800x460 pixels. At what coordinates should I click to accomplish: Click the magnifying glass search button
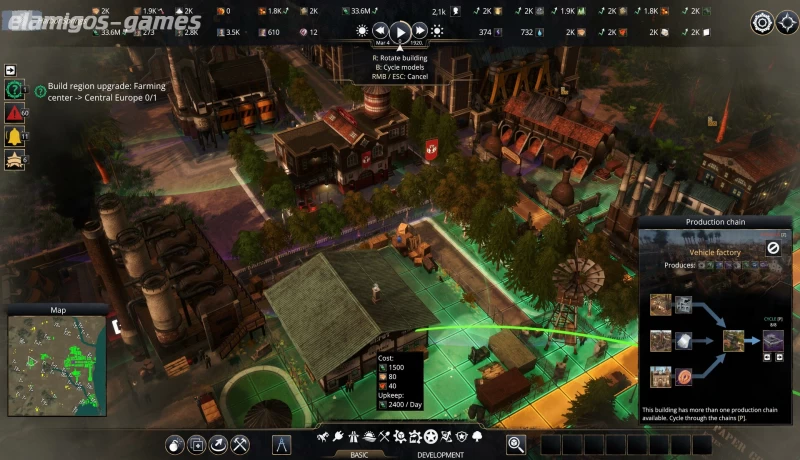pyautogui.click(x=516, y=443)
